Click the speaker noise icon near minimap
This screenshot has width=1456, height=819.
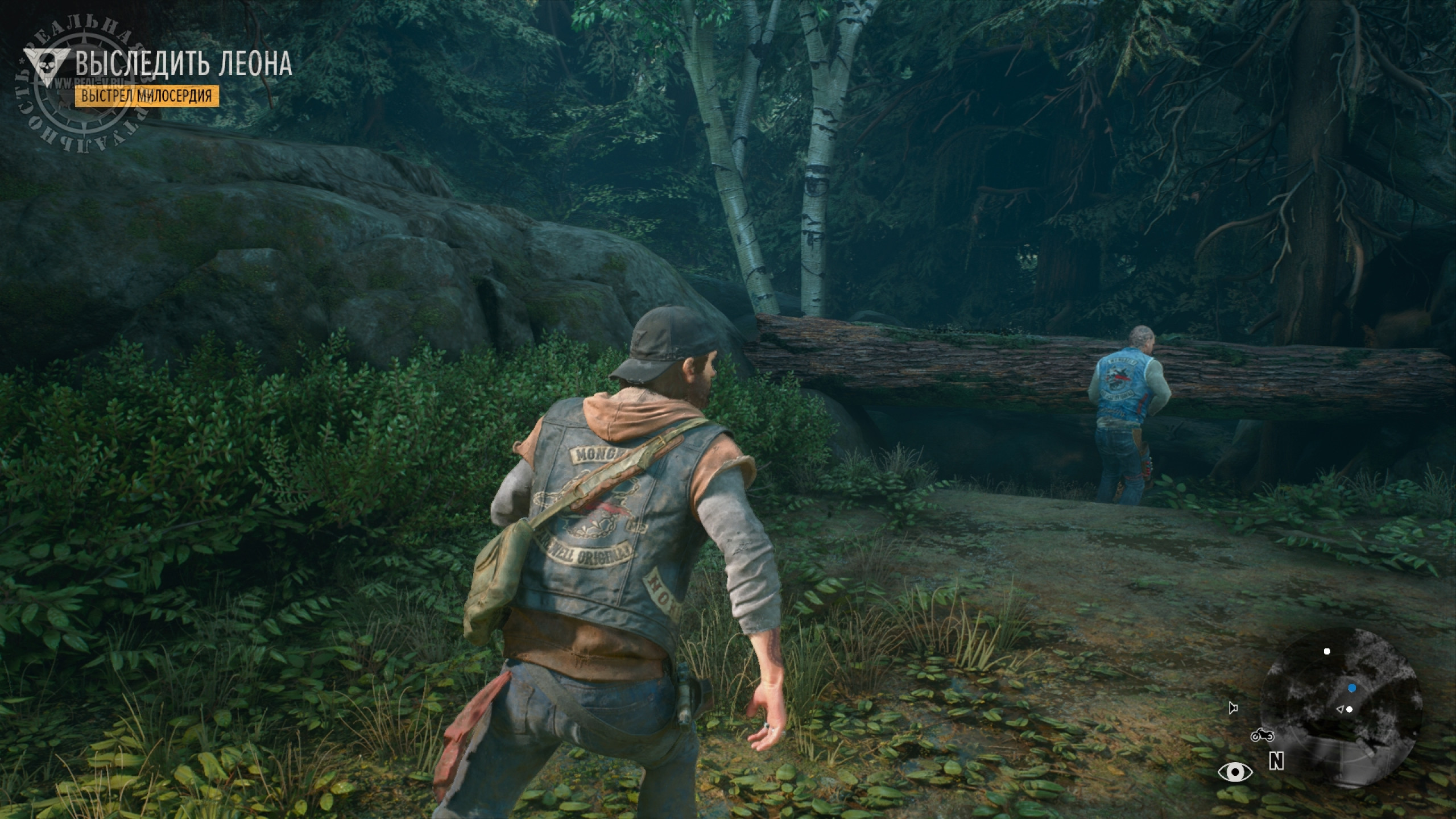(x=1232, y=708)
